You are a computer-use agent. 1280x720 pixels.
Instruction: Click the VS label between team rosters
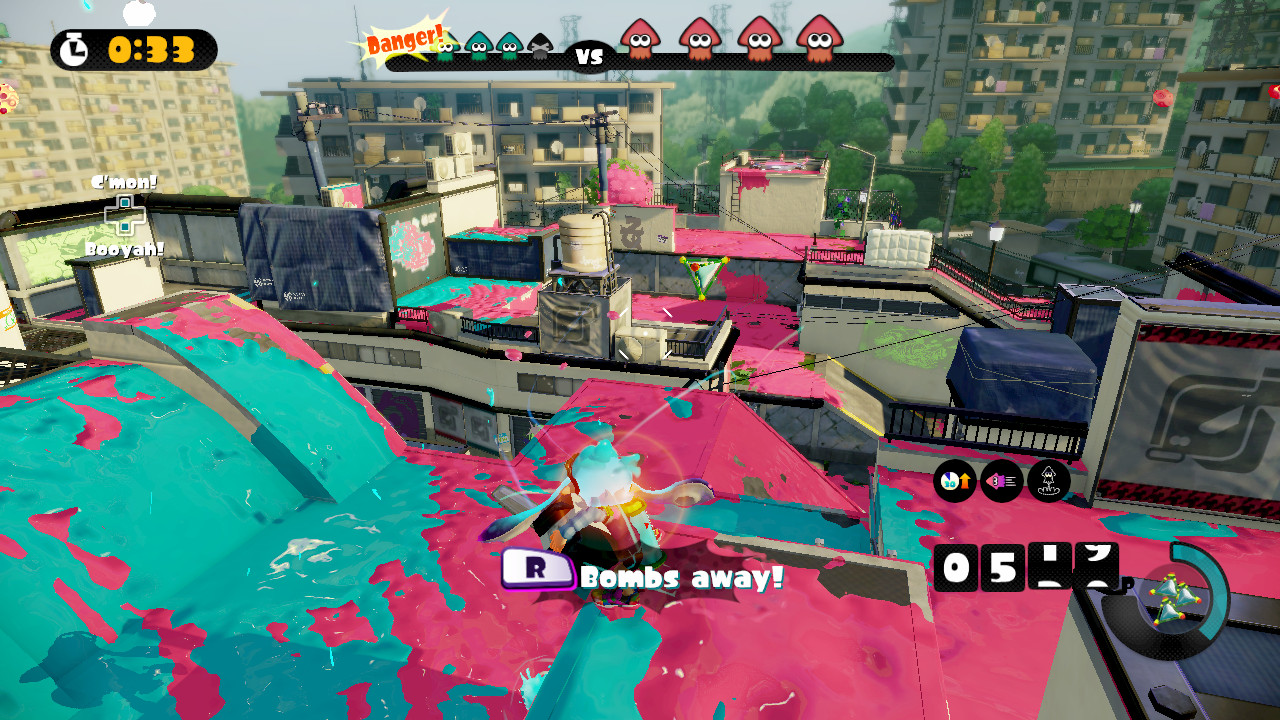click(x=589, y=58)
